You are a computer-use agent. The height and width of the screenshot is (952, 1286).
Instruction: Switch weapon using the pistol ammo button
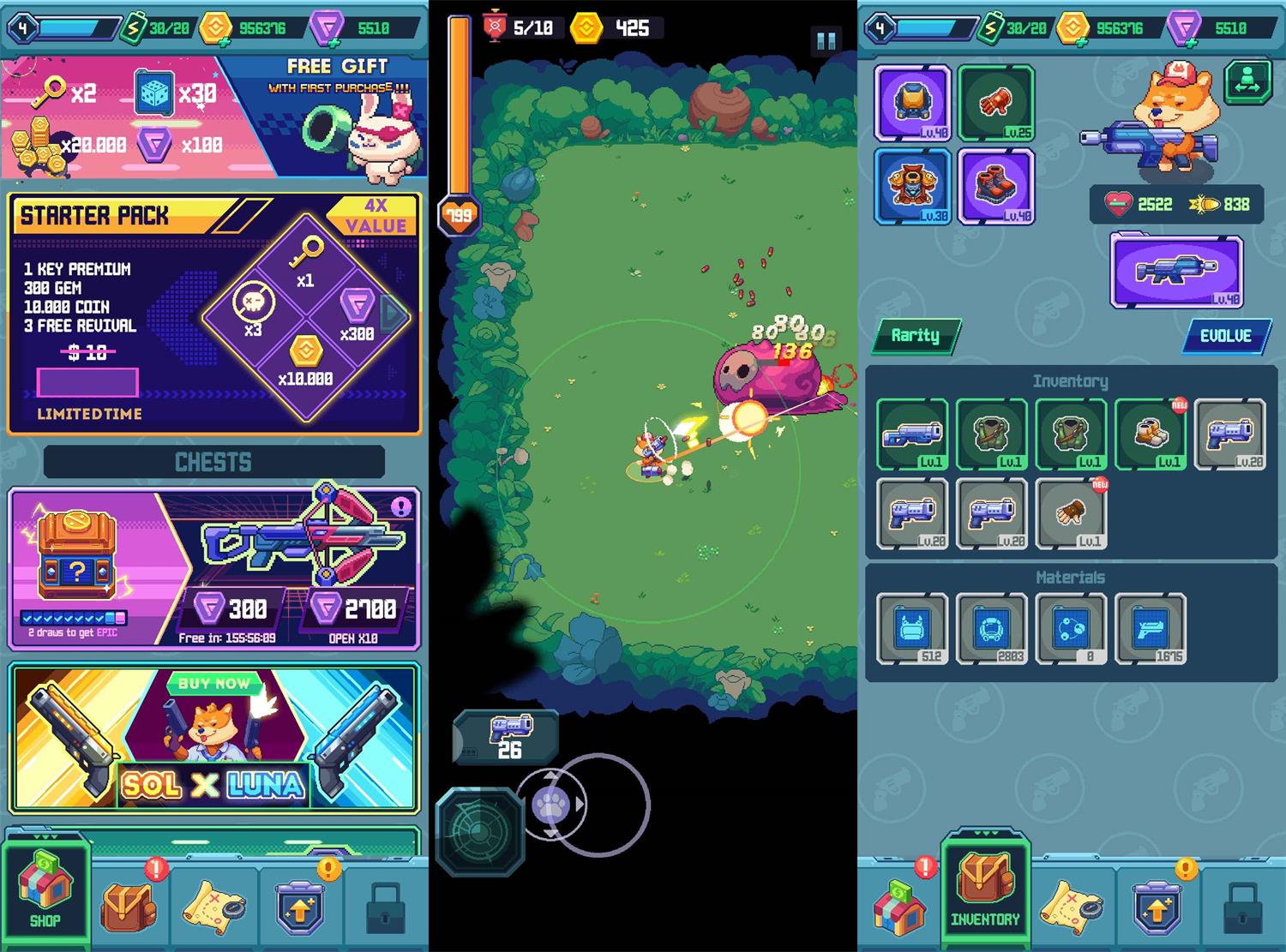(507, 737)
